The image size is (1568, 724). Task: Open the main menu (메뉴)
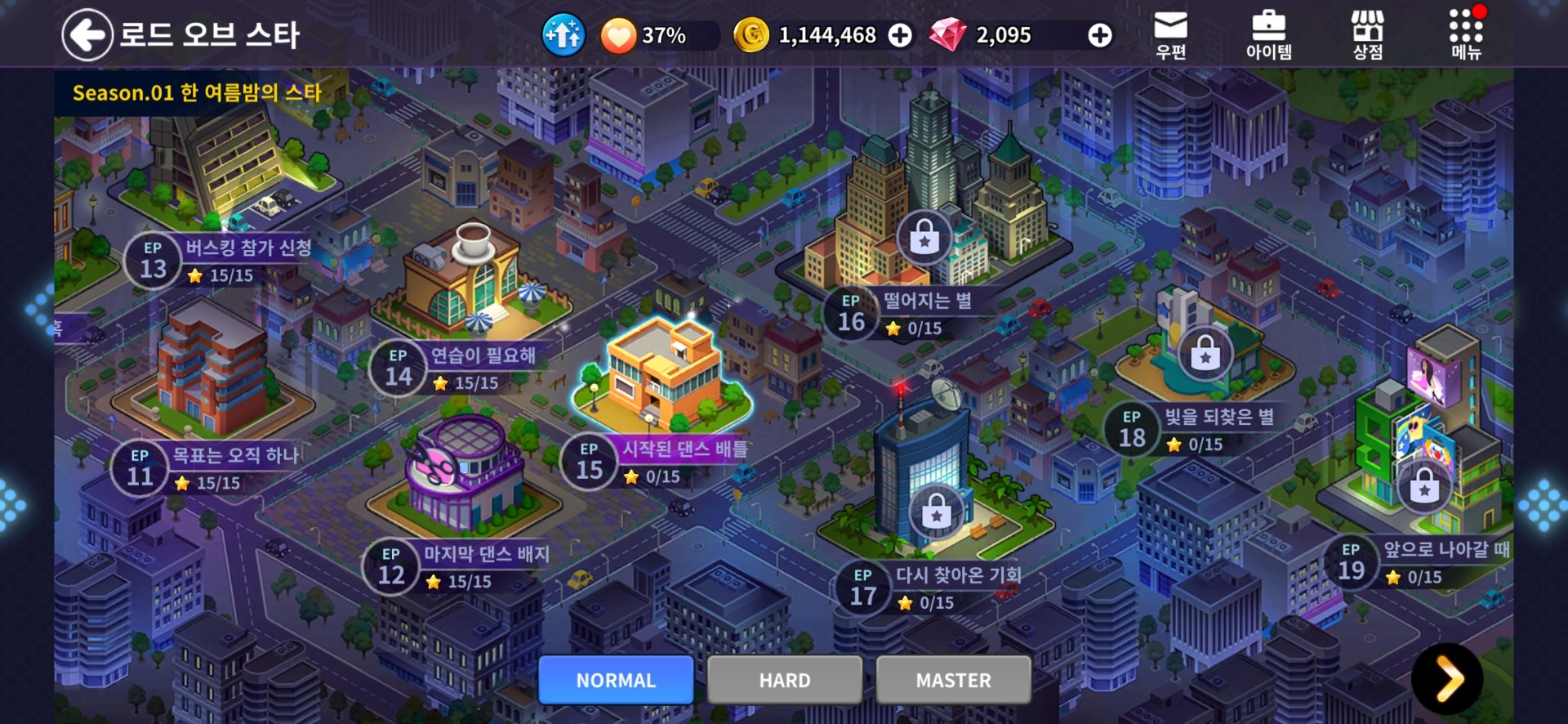tap(1466, 35)
